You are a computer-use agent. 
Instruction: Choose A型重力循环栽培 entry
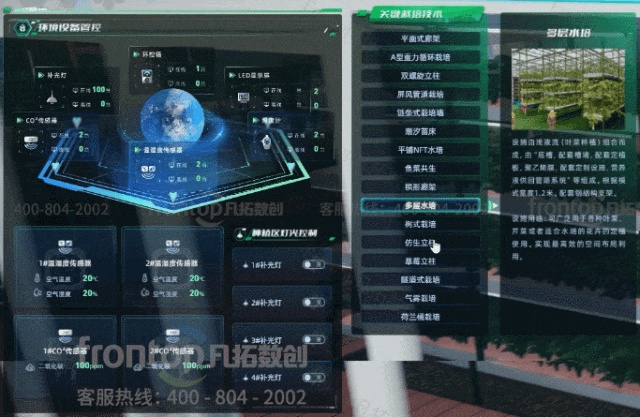click(422, 57)
